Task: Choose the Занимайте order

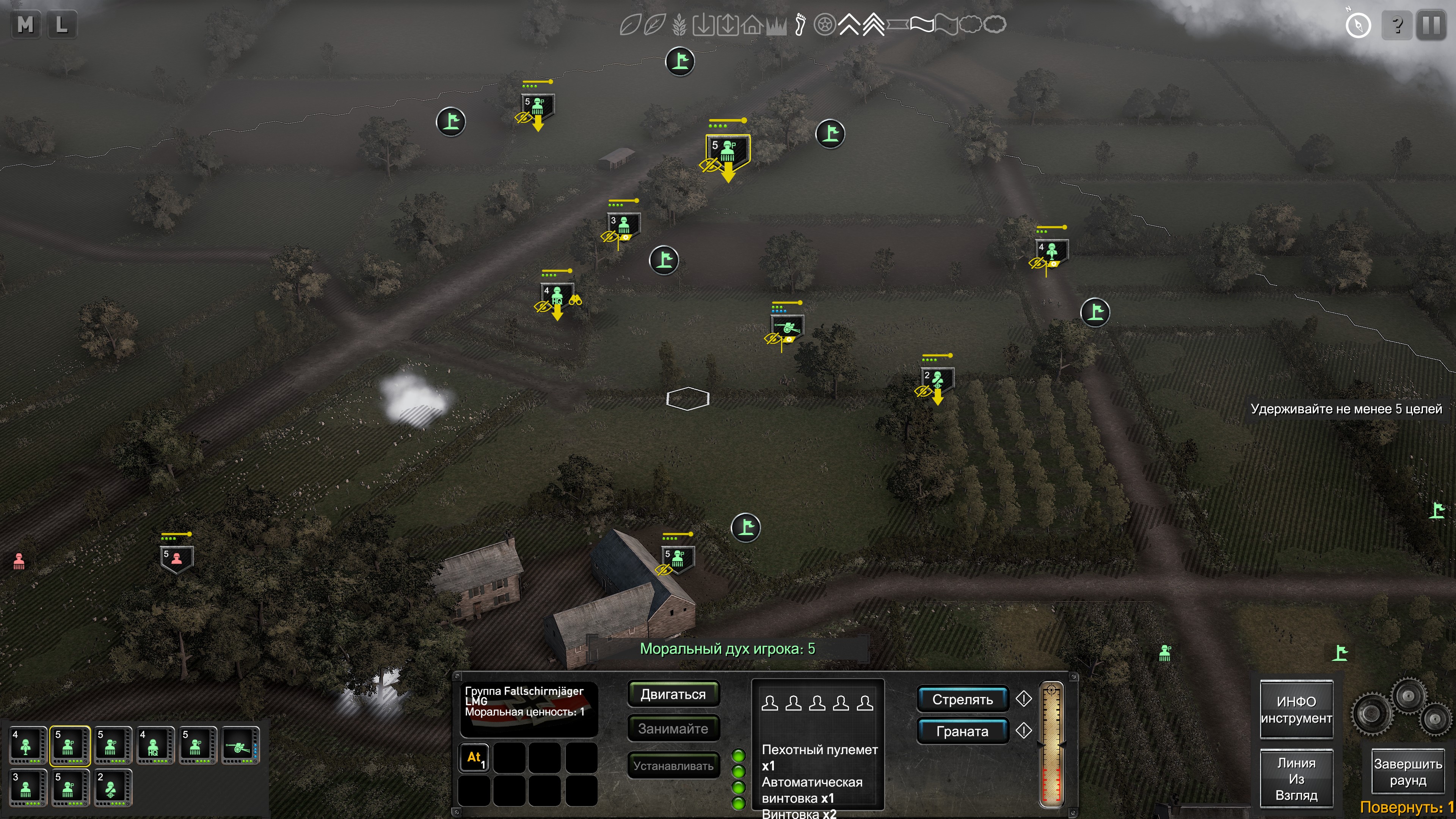Action: [x=673, y=728]
